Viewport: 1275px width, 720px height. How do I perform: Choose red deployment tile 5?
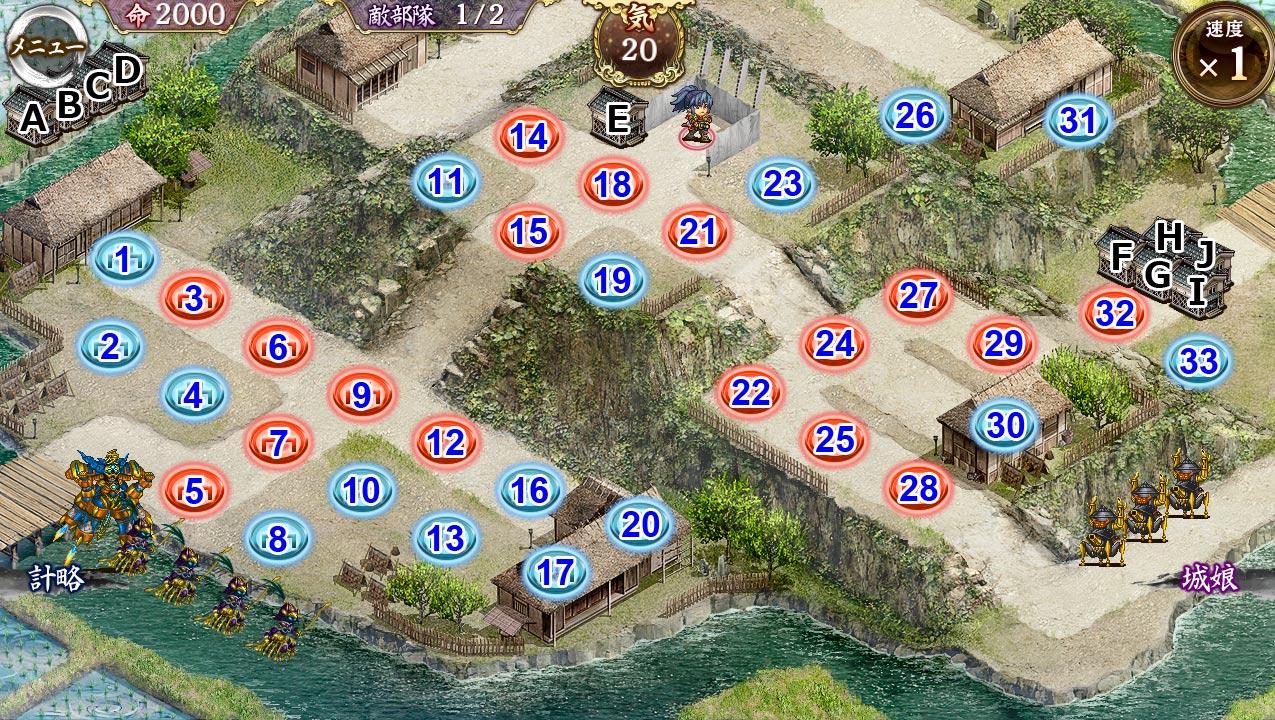click(x=195, y=491)
